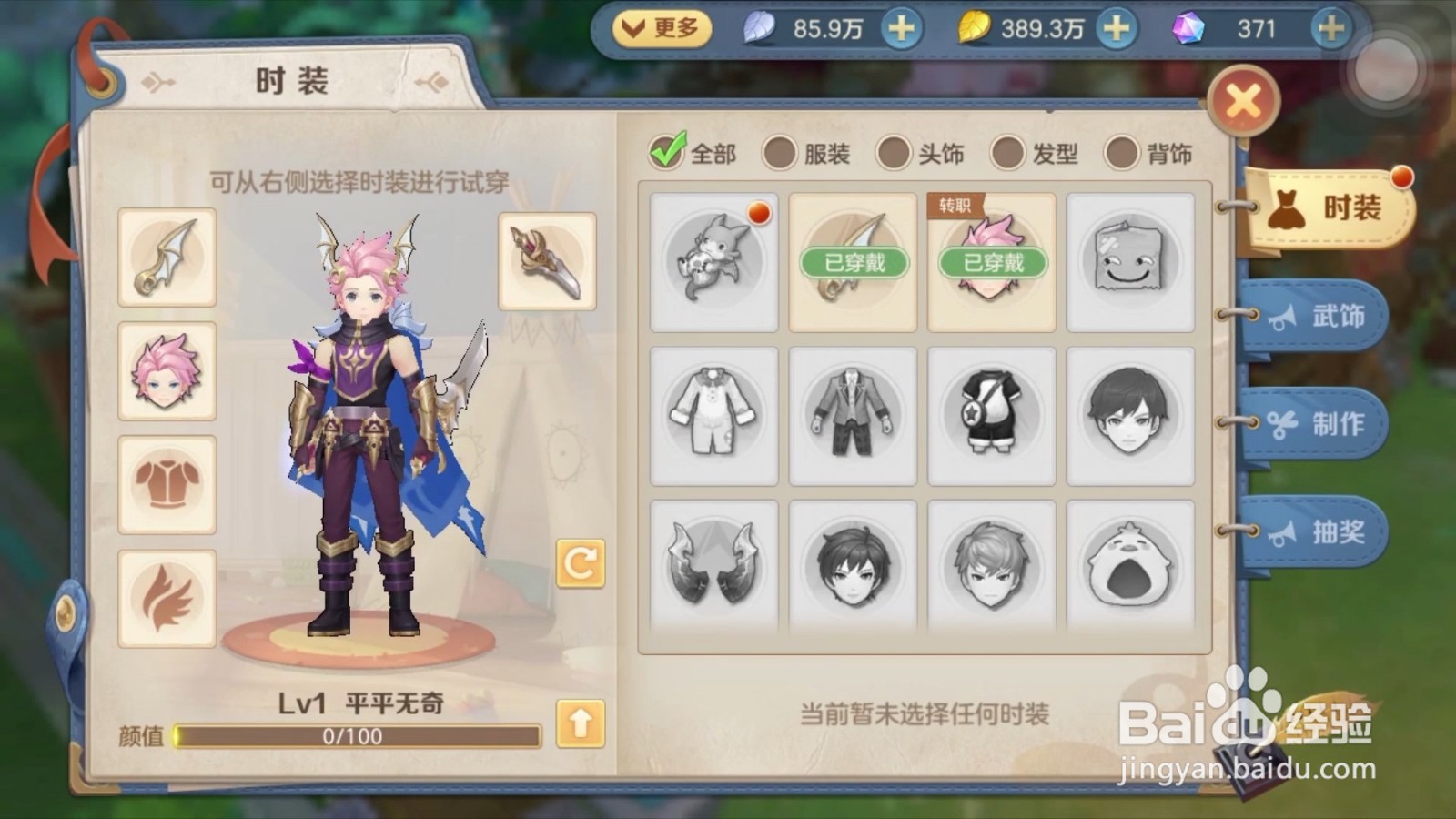Screen dimensions: 1456x819
Task: Open the armor costume slot
Action: 167,482
